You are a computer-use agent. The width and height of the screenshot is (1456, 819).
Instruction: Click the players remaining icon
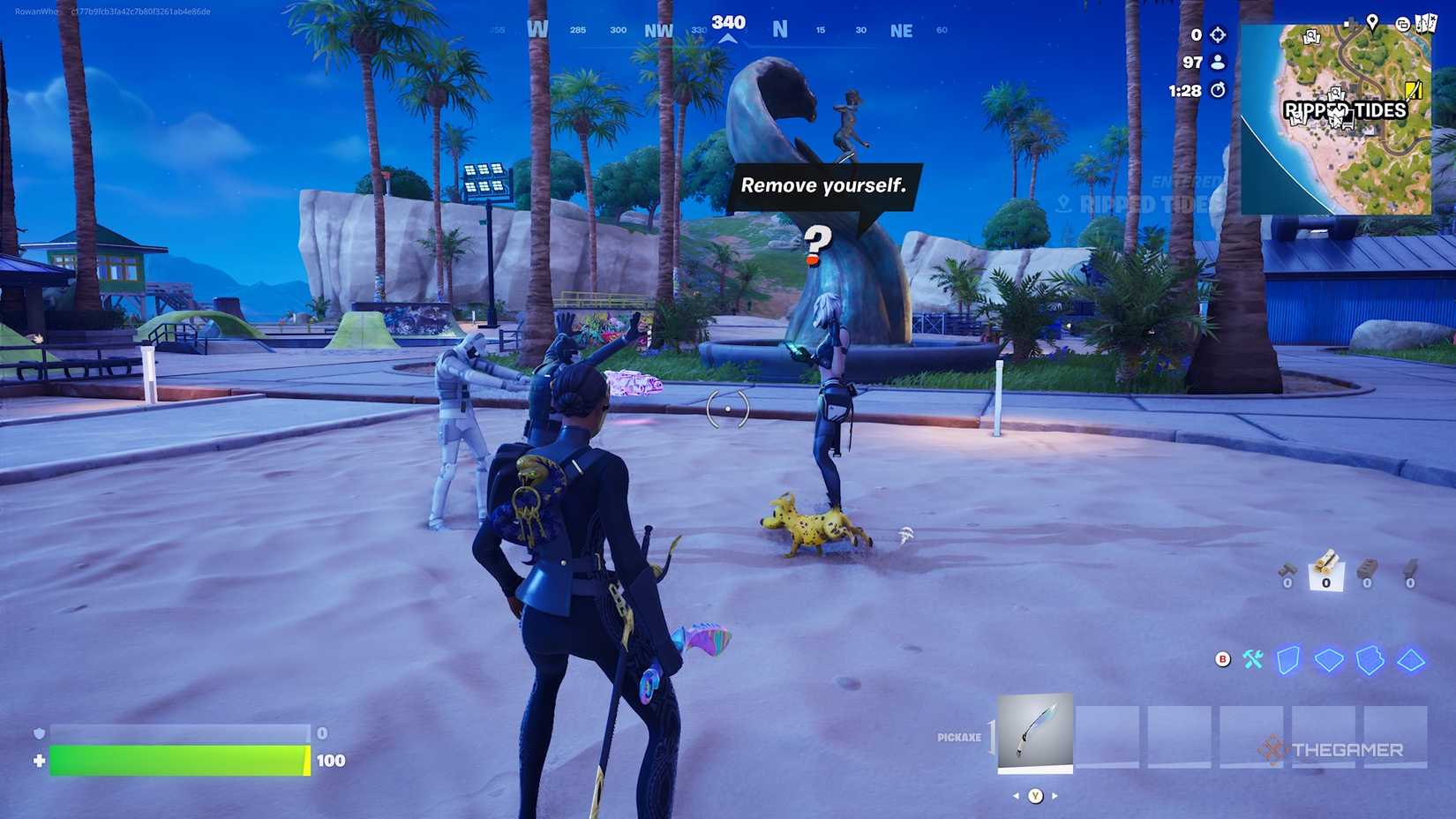pyautogui.click(x=1218, y=63)
